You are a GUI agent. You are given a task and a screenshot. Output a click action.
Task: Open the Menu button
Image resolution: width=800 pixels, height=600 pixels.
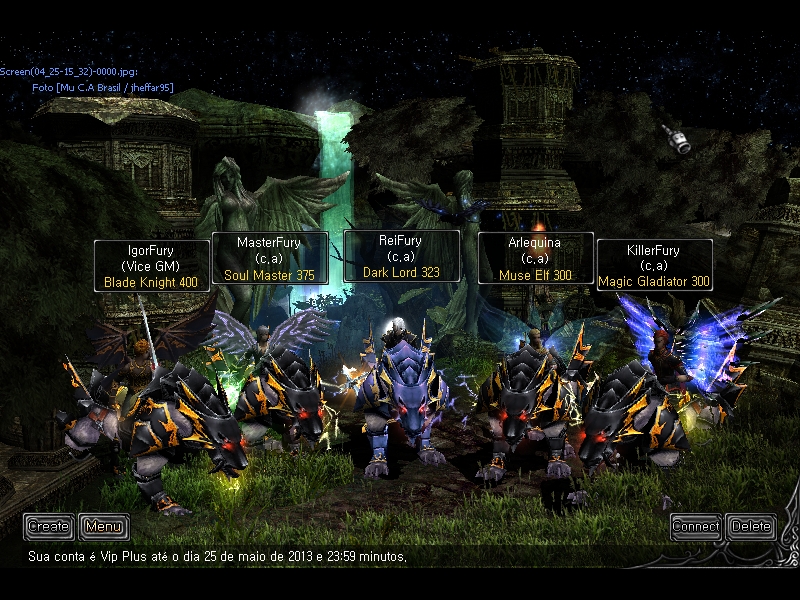tap(104, 526)
